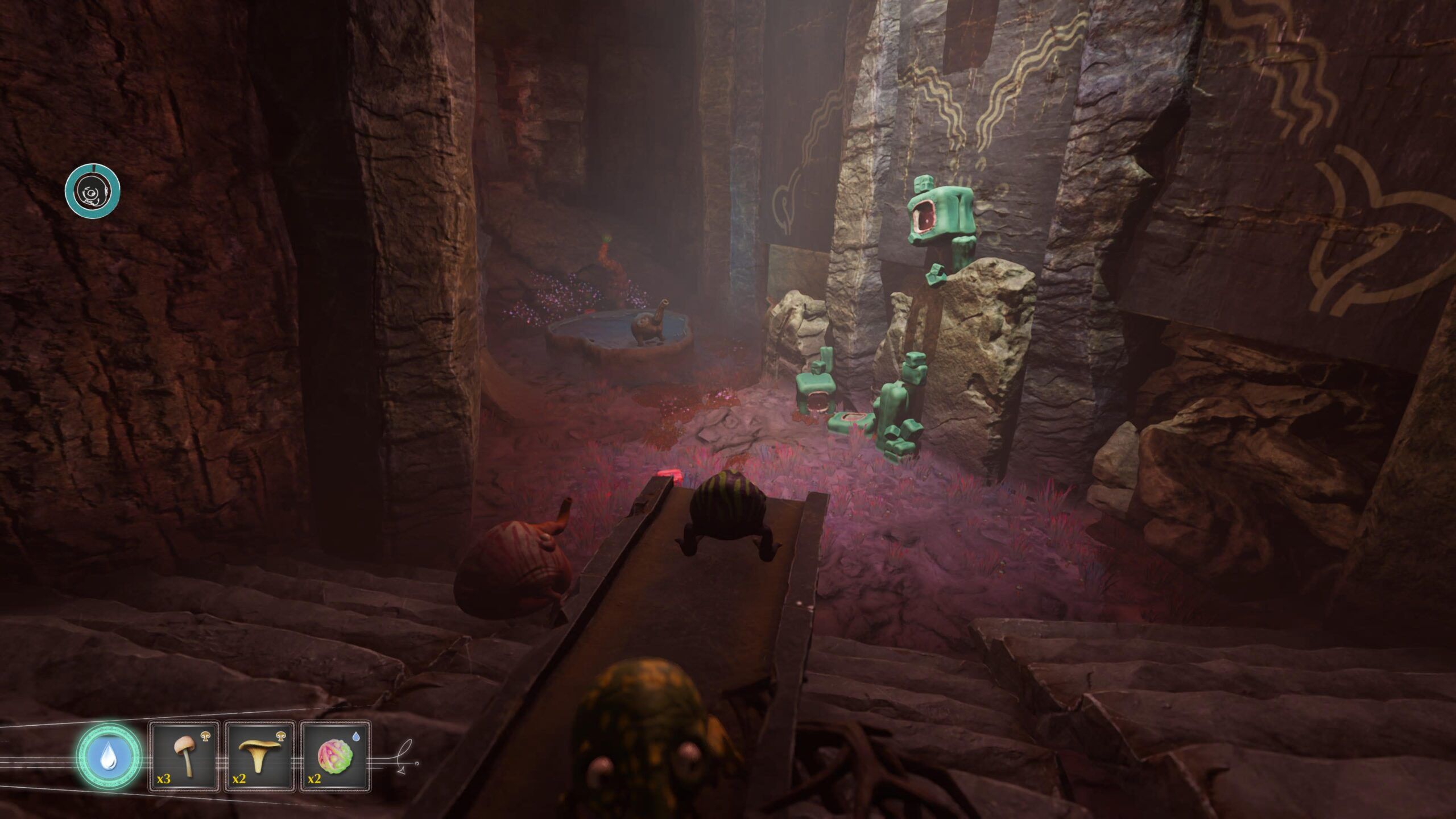
Task: Select the glowing water droplet ability
Action: [x=108, y=756]
